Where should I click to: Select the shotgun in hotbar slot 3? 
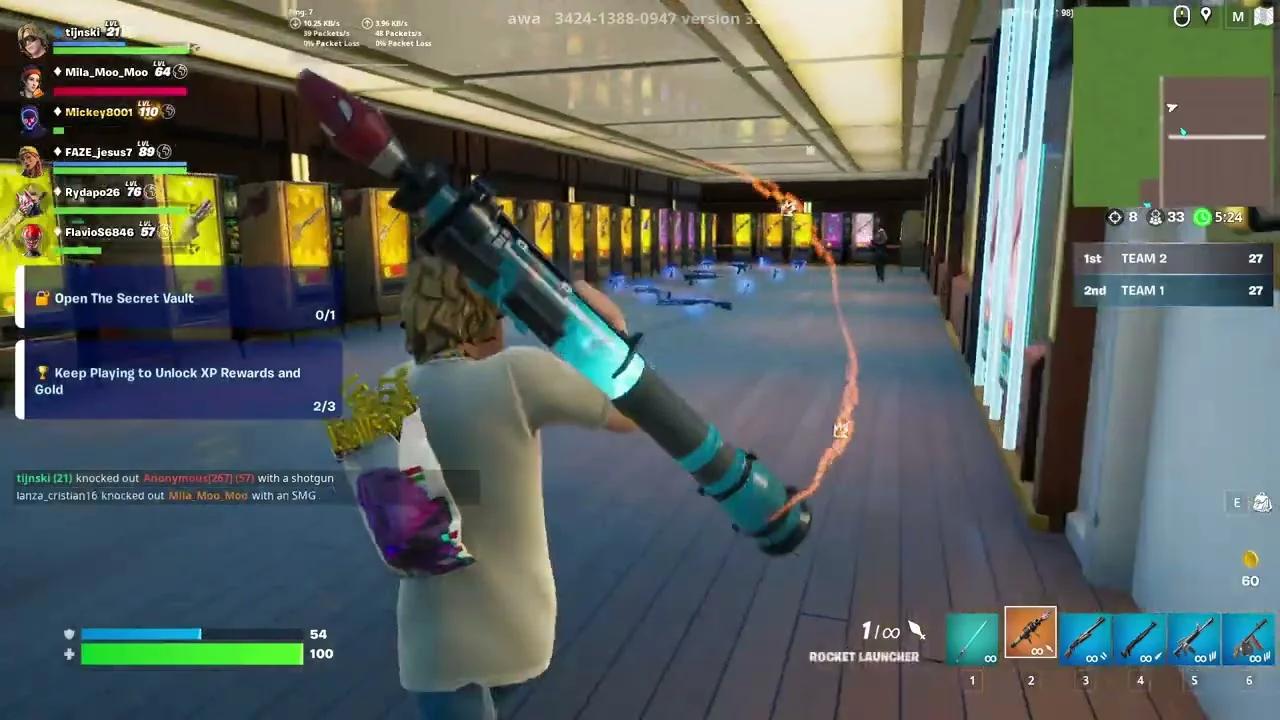coord(1085,637)
